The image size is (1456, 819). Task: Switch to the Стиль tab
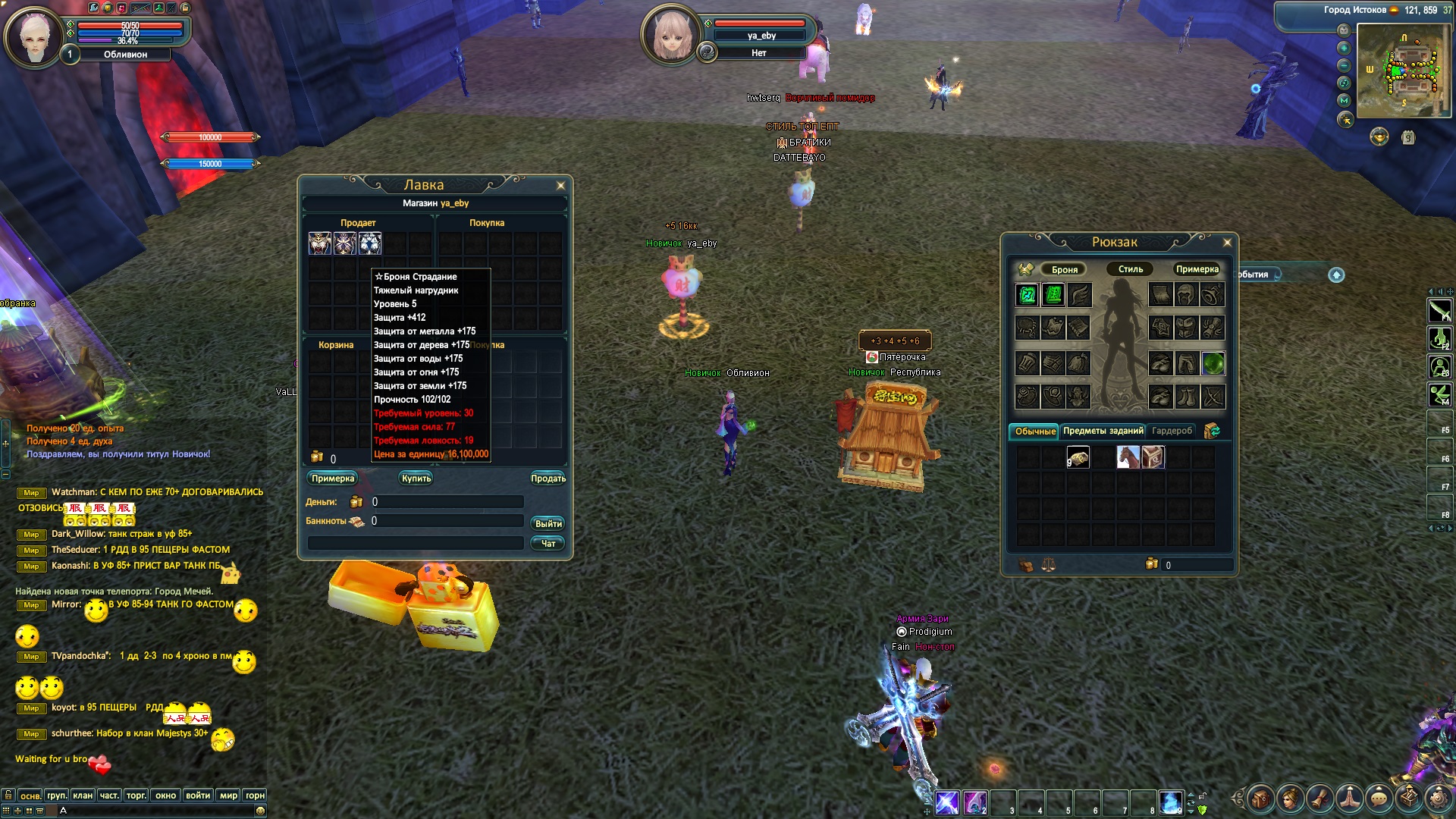[1130, 269]
